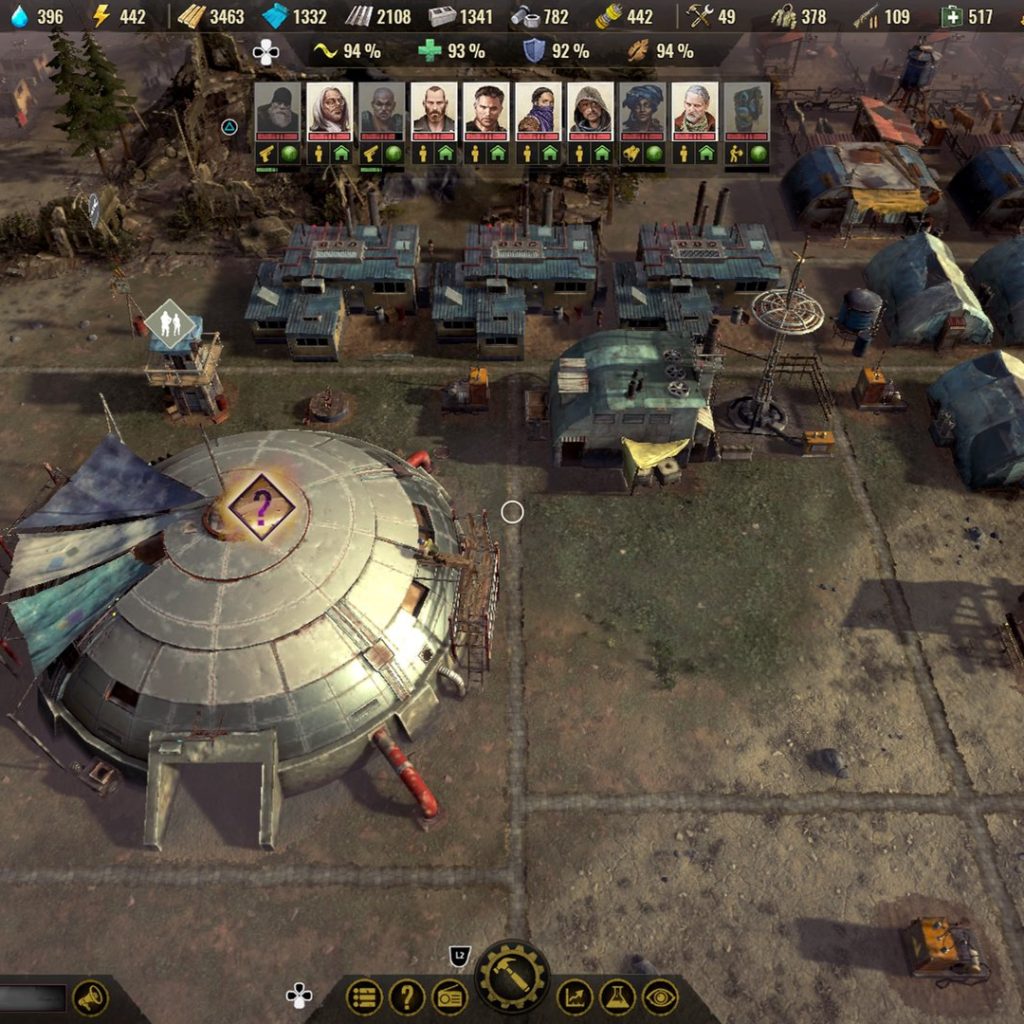Select the white-haired specialist with glasses

[329, 110]
